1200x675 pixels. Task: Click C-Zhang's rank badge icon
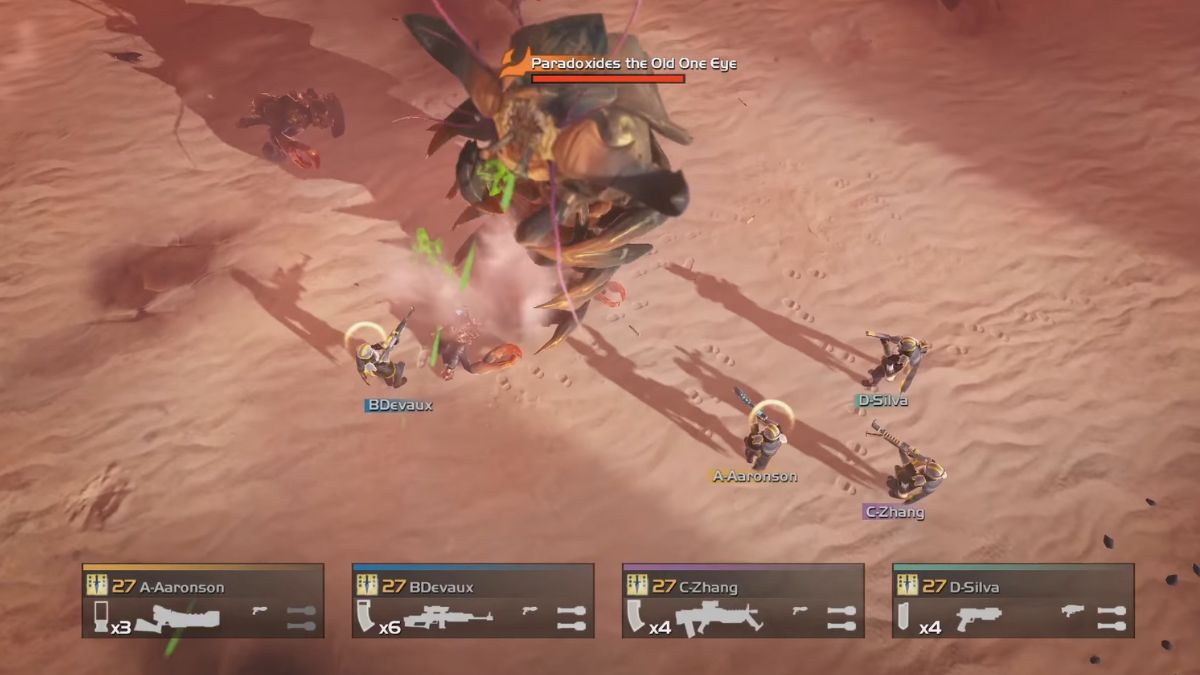click(x=638, y=586)
